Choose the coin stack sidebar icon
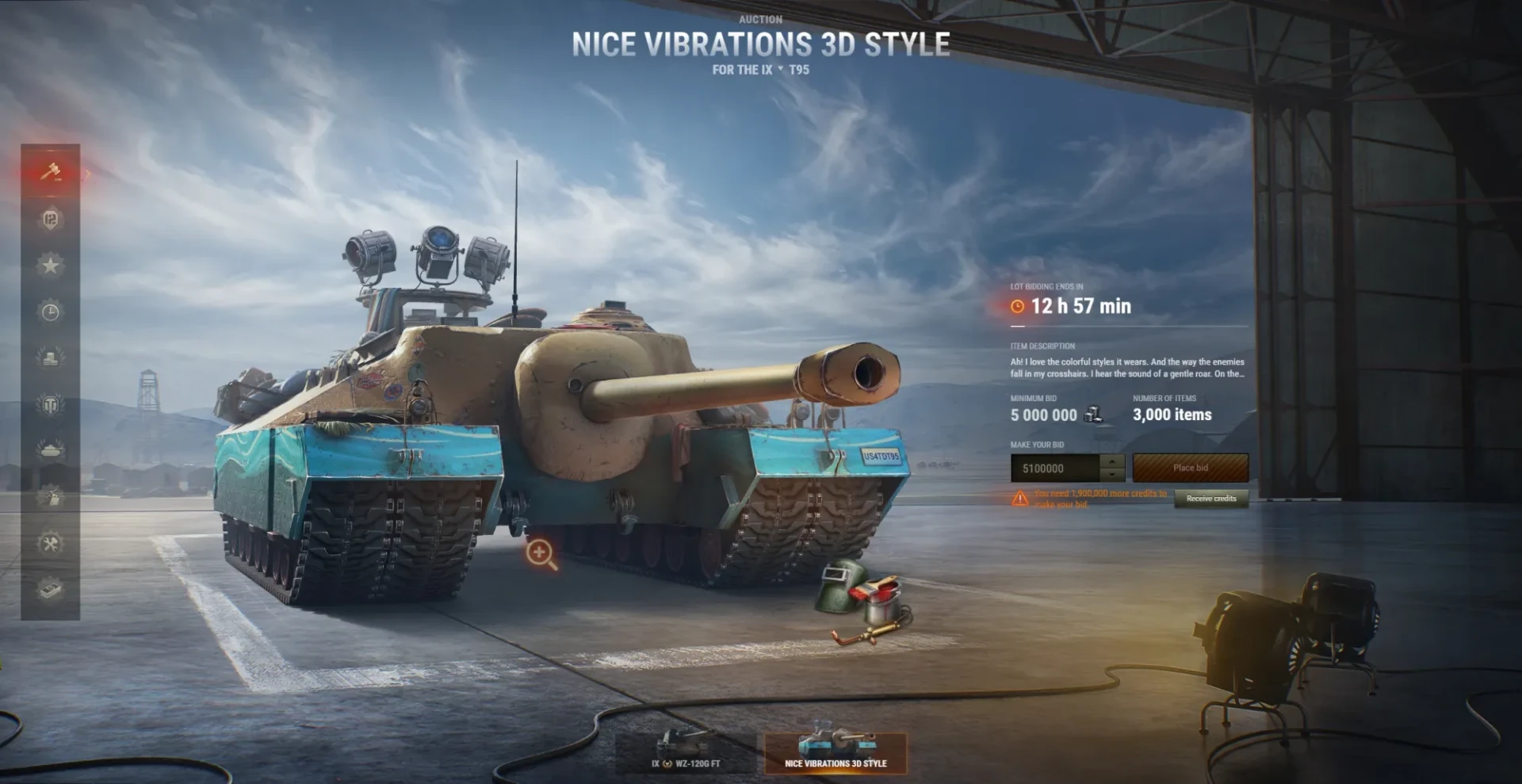Screen dimensions: 1522x784 coord(50,358)
